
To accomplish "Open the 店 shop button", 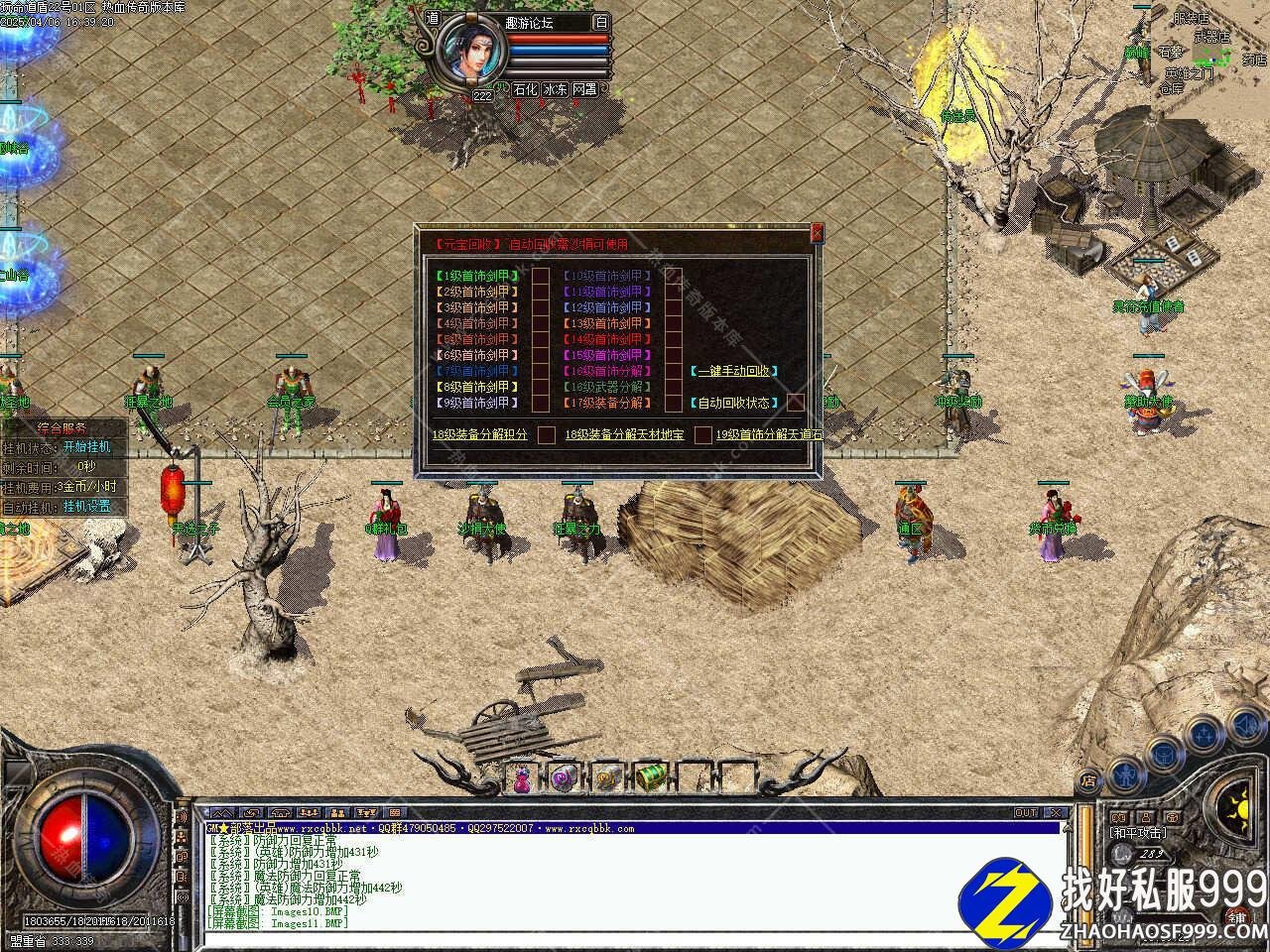I will (x=1088, y=782).
